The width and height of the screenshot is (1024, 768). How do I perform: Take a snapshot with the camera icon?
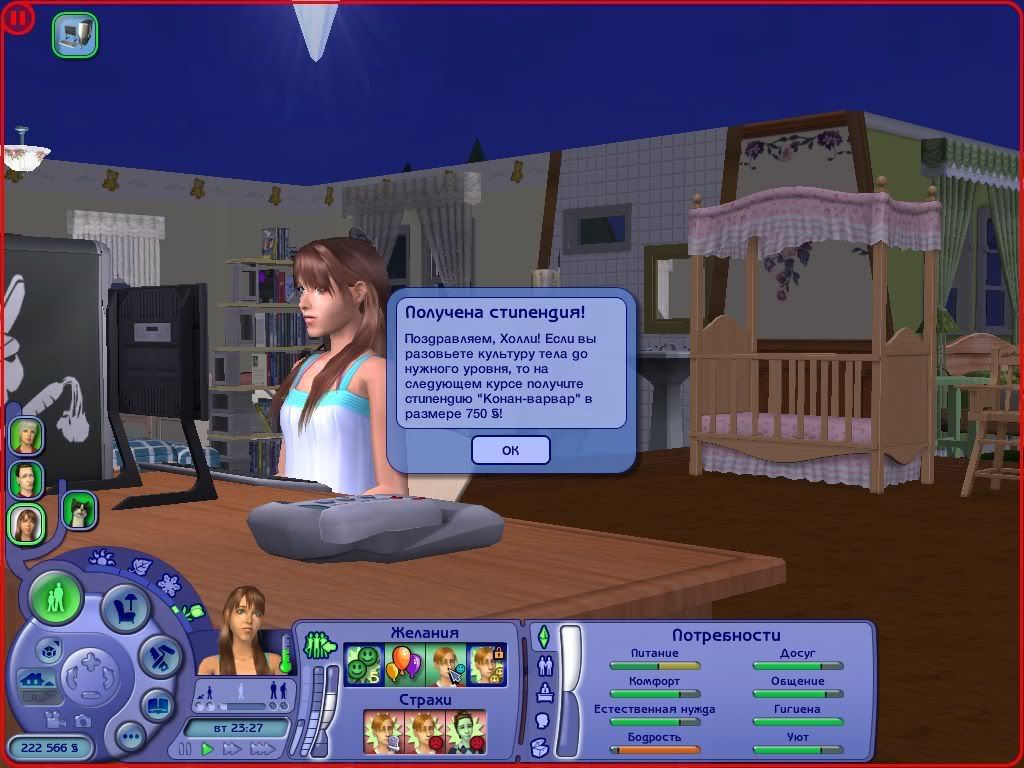83,720
